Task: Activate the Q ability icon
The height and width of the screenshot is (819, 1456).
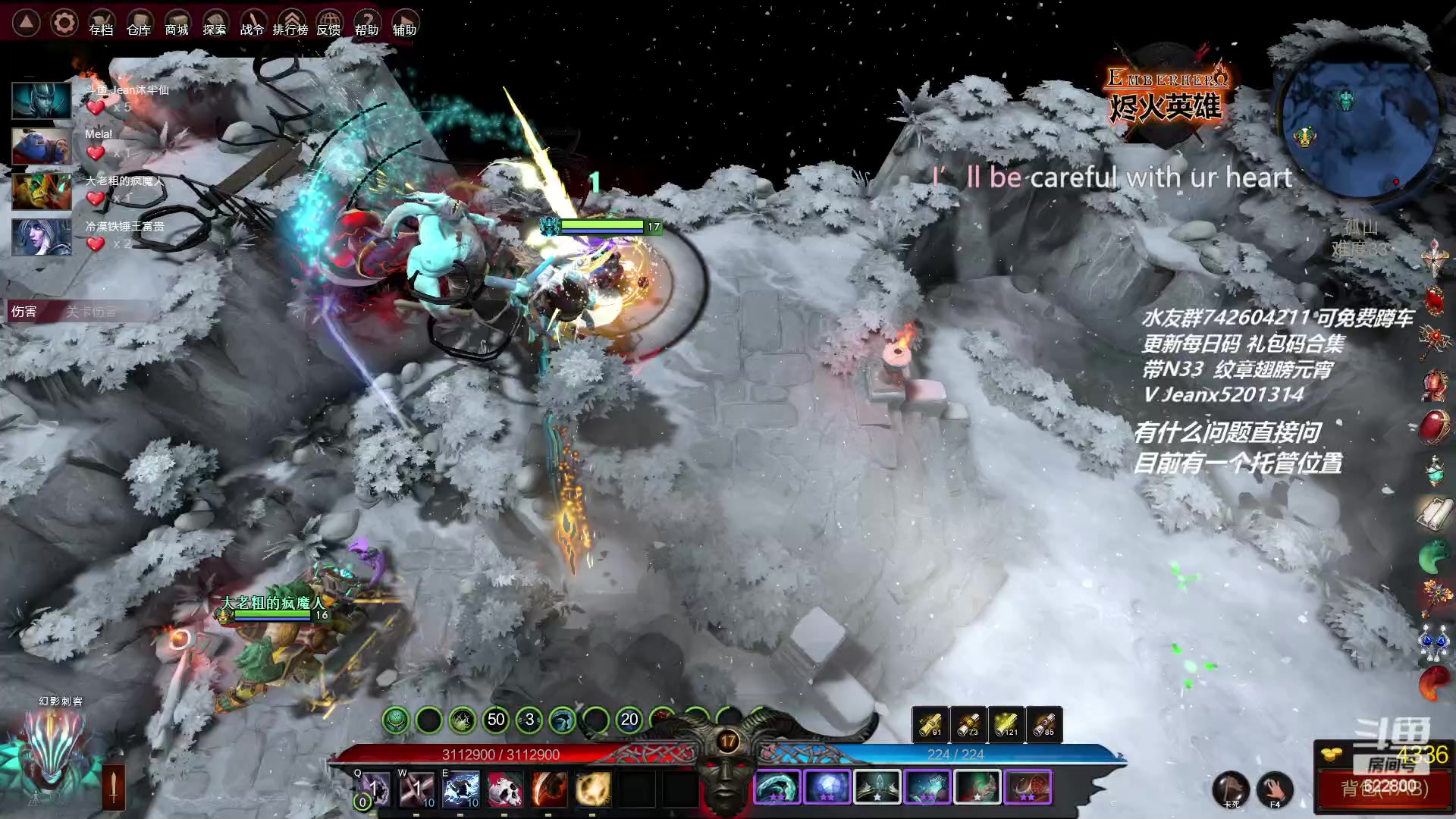Action: 373,789
